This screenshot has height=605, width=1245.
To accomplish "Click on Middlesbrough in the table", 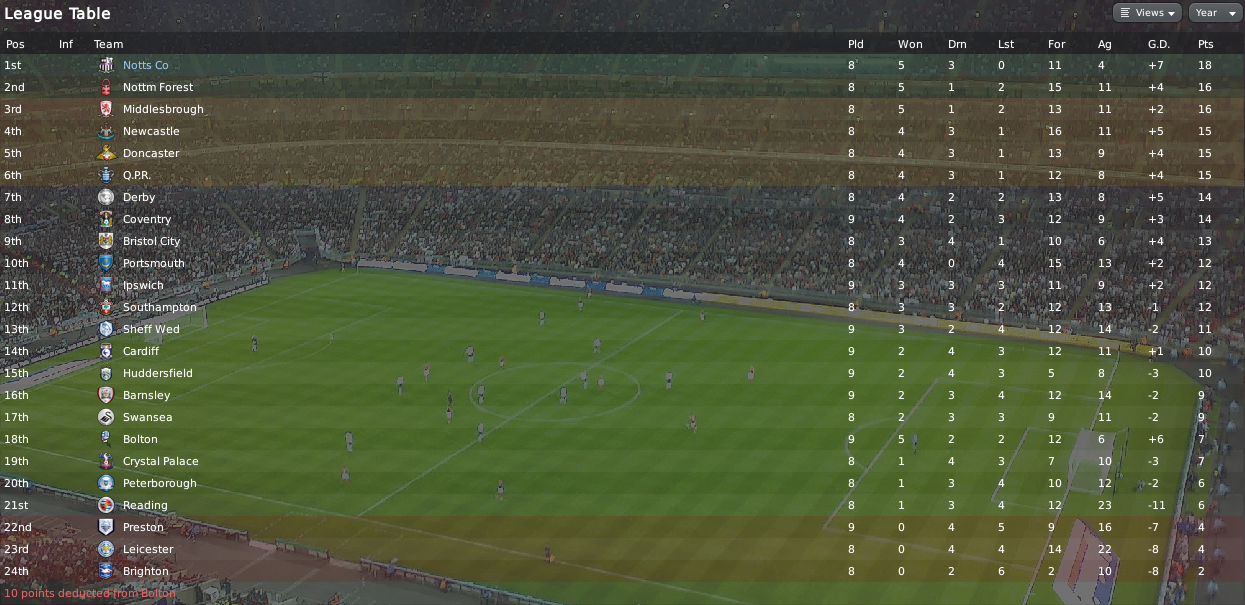I will click(x=163, y=109).
